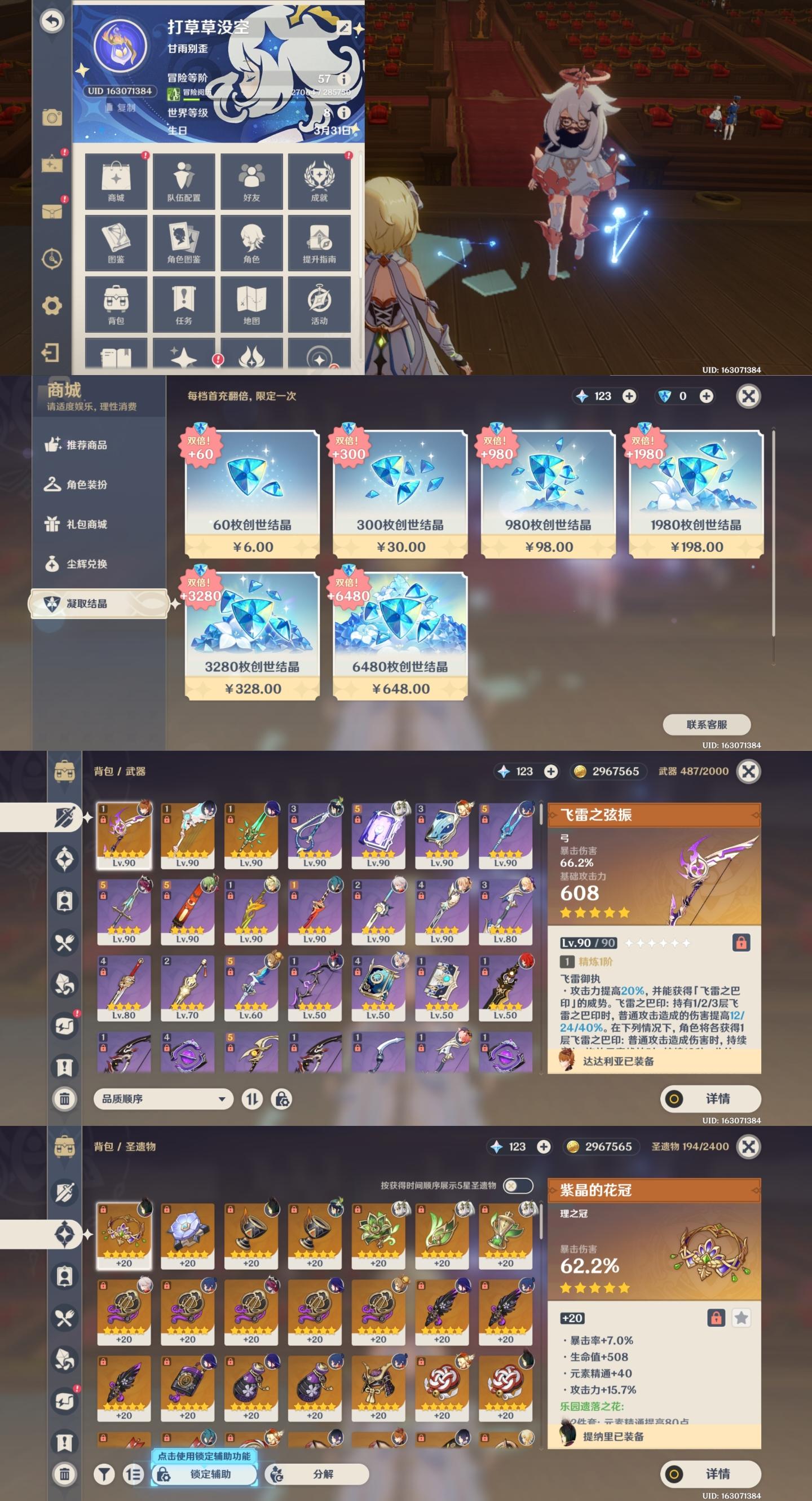Copy the UID with the 复制 button
Viewport: 812px width, 1501px height.
(x=121, y=108)
